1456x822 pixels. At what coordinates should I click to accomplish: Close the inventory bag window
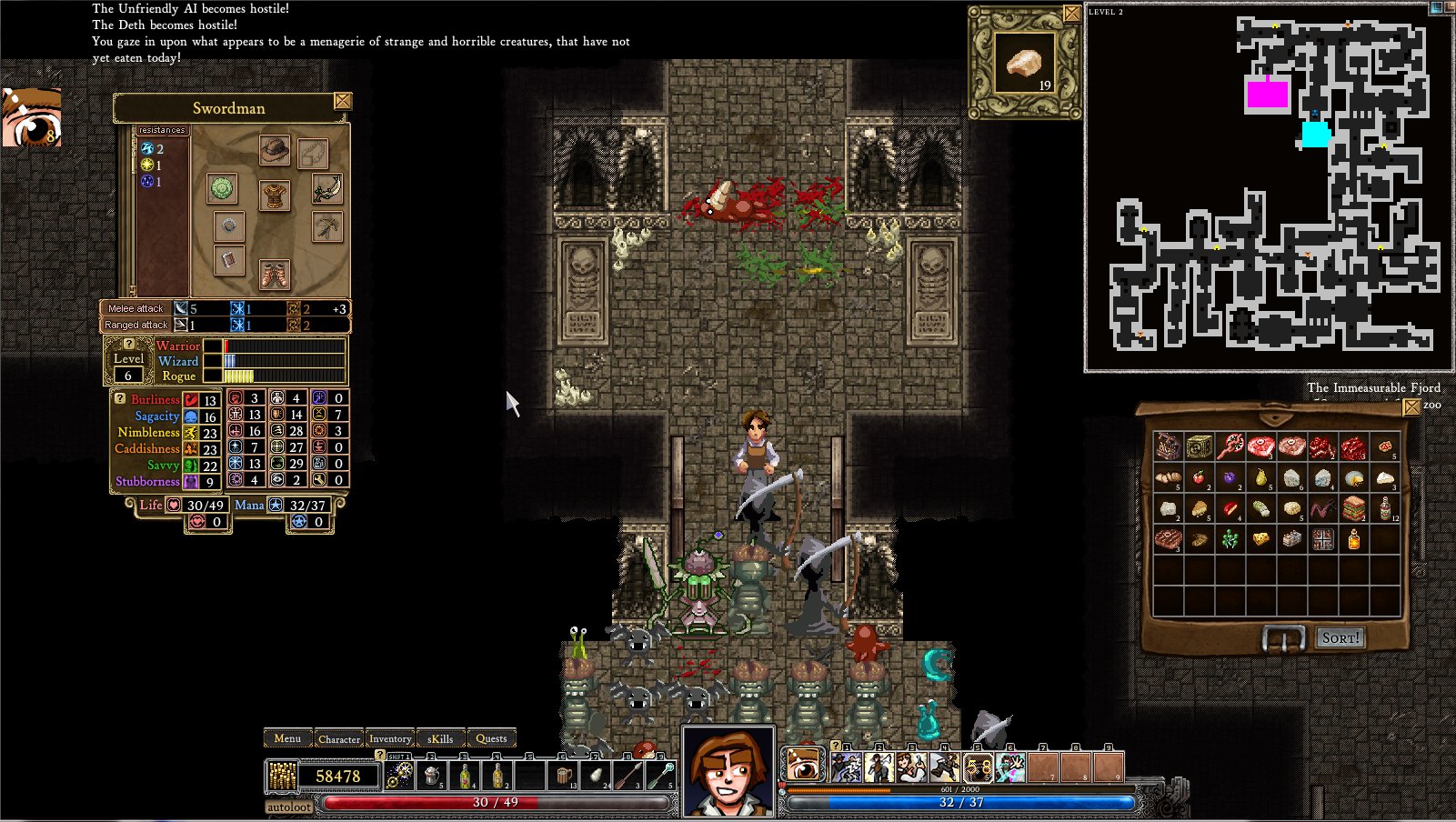pos(1411,407)
